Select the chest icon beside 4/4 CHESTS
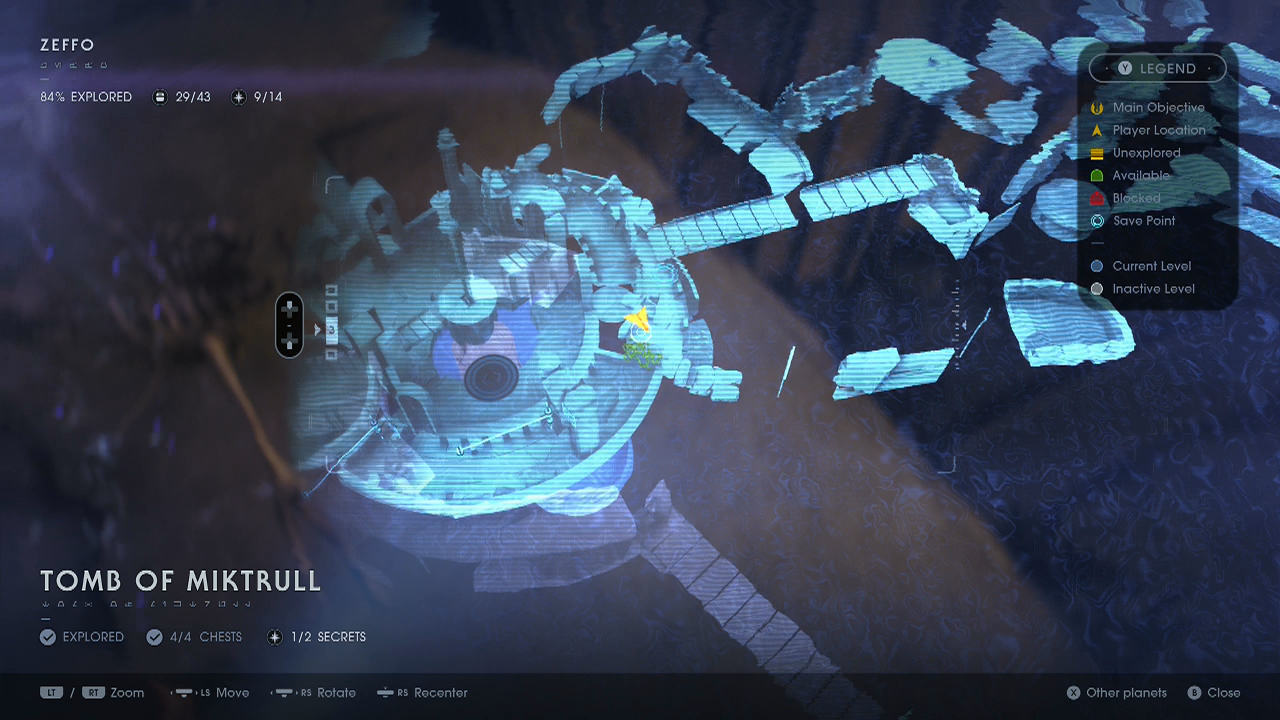The width and height of the screenshot is (1280, 720). pyautogui.click(x=155, y=637)
